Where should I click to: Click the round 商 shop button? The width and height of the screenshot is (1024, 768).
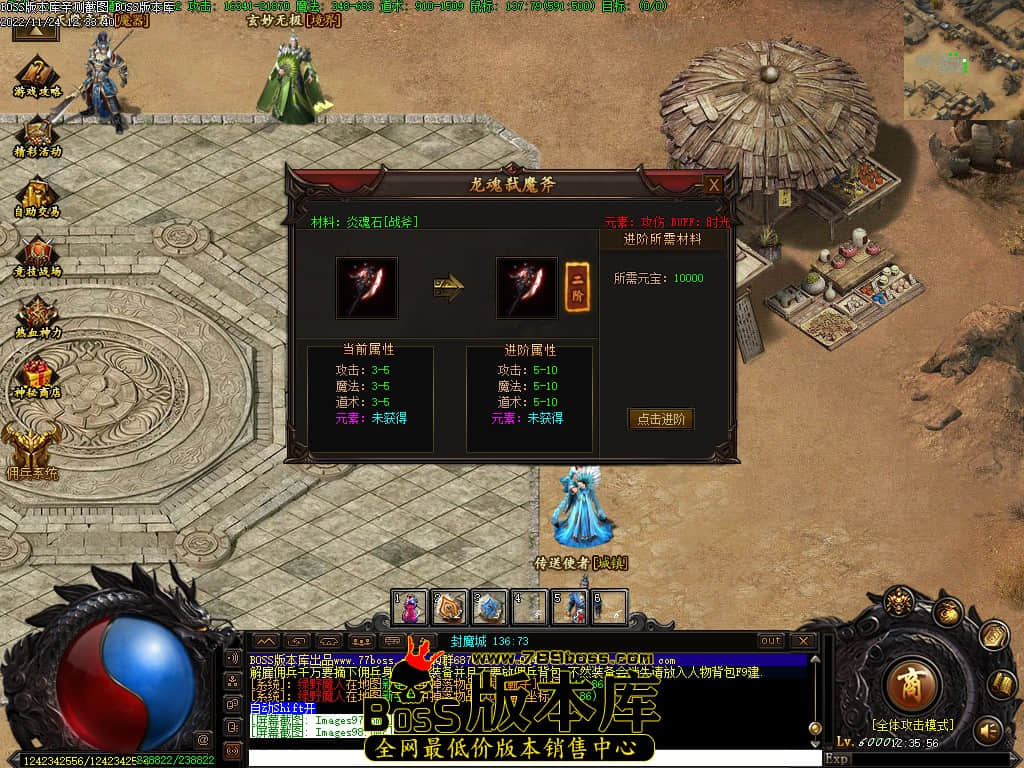tap(912, 684)
